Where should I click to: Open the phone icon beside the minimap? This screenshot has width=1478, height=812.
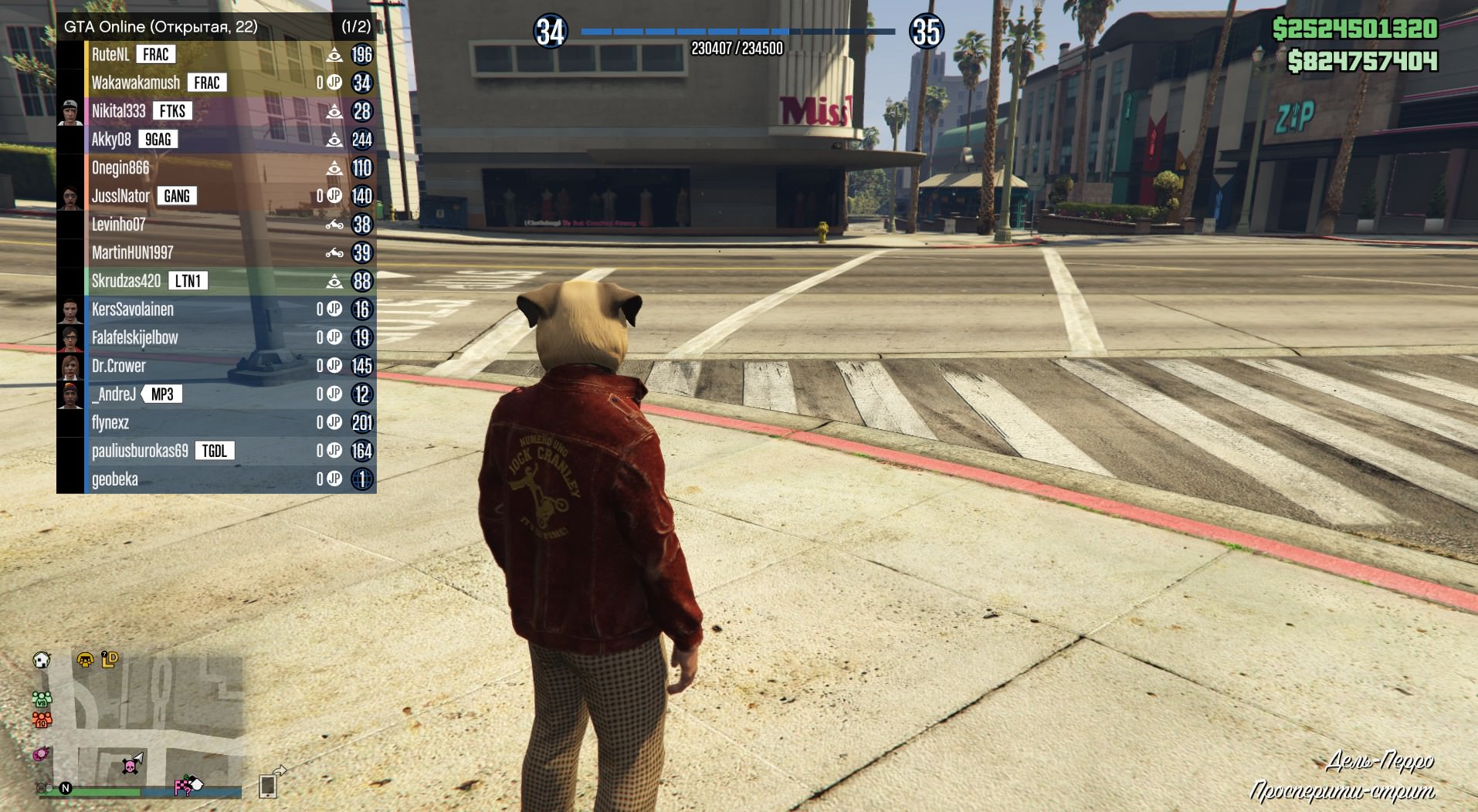click(x=268, y=786)
